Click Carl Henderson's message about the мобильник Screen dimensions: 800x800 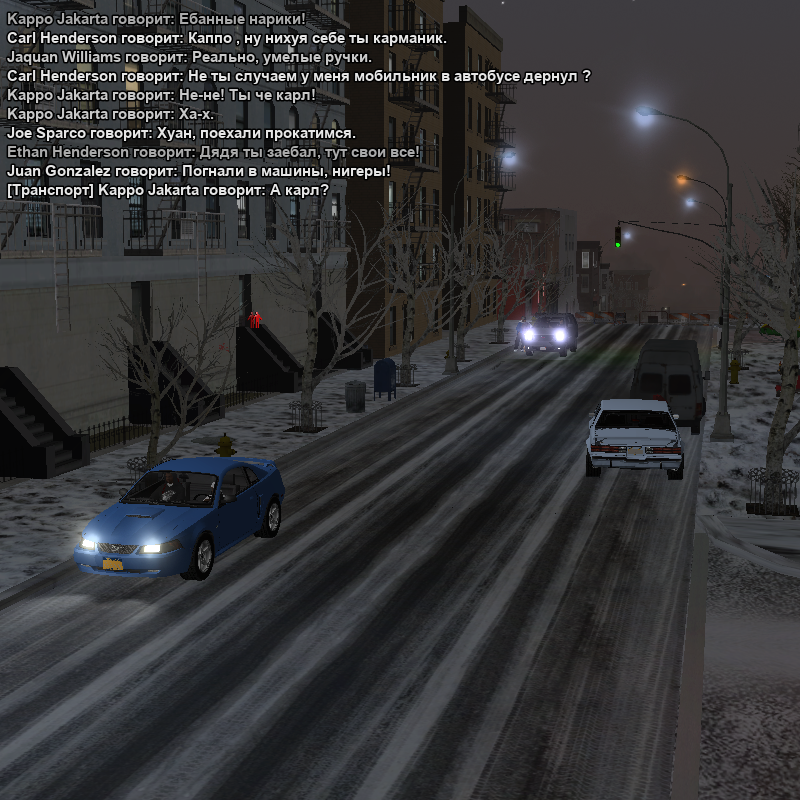click(298, 76)
